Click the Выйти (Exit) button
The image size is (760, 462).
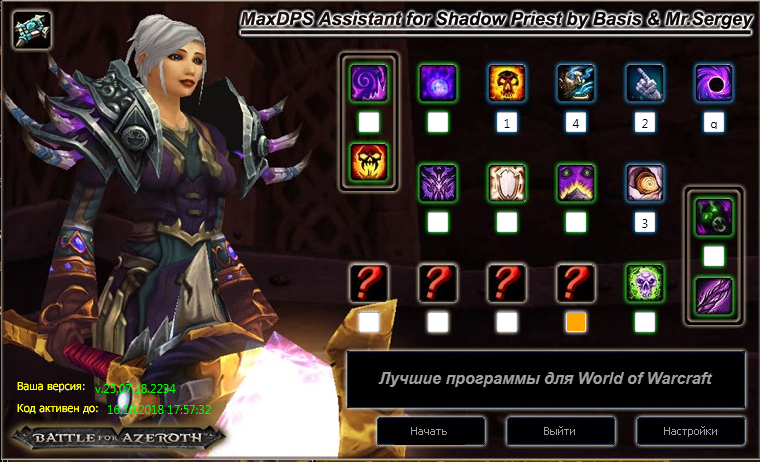click(559, 431)
